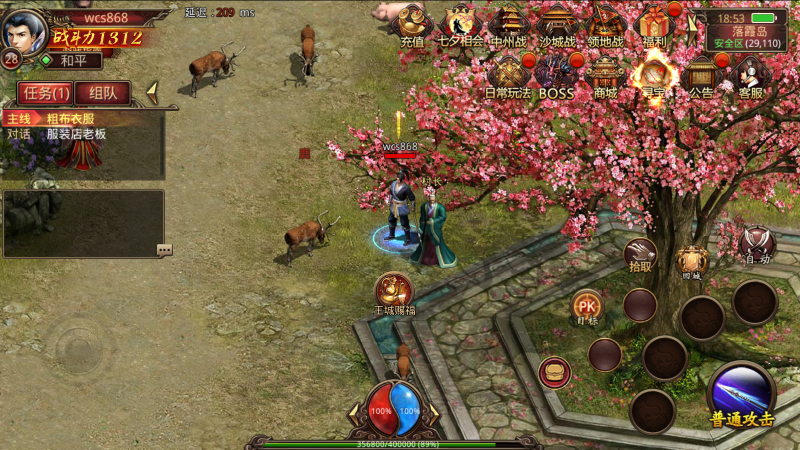Open 客服 customer service
Image resolution: width=800 pixels, height=450 pixels.
tap(750, 74)
